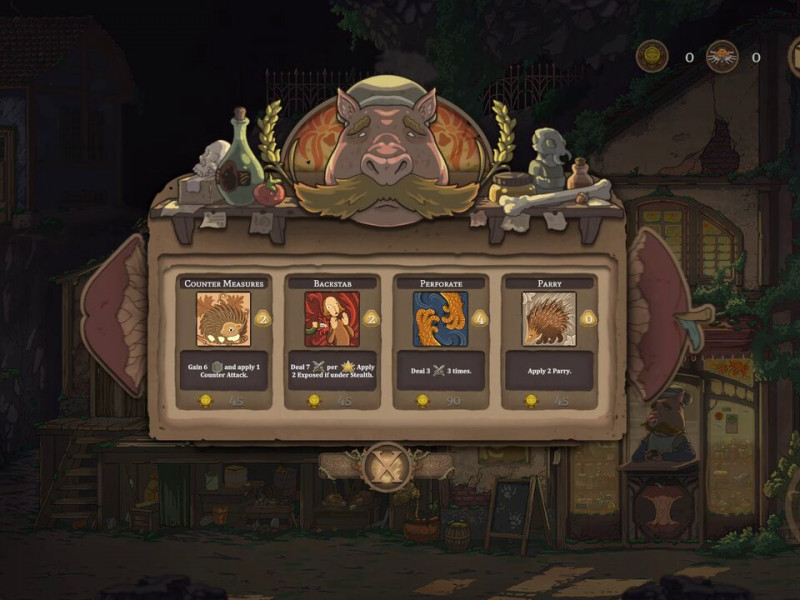The height and width of the screenshot is (600, 800).
Task: Select the Backstab card
Action: point(332,340)
